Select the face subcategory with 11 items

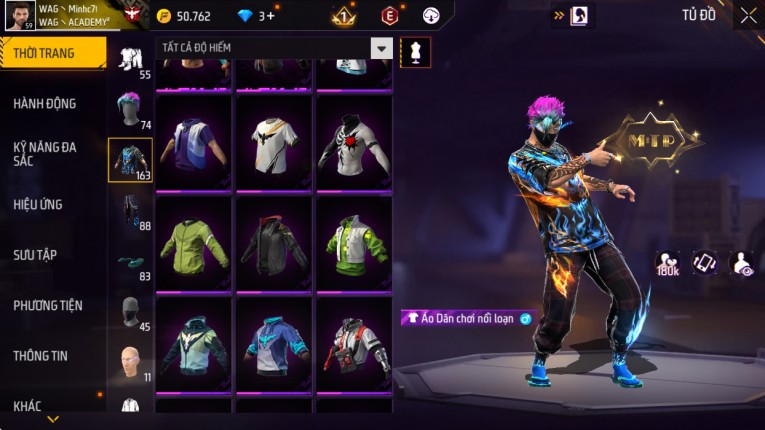(x=130, y=362)
